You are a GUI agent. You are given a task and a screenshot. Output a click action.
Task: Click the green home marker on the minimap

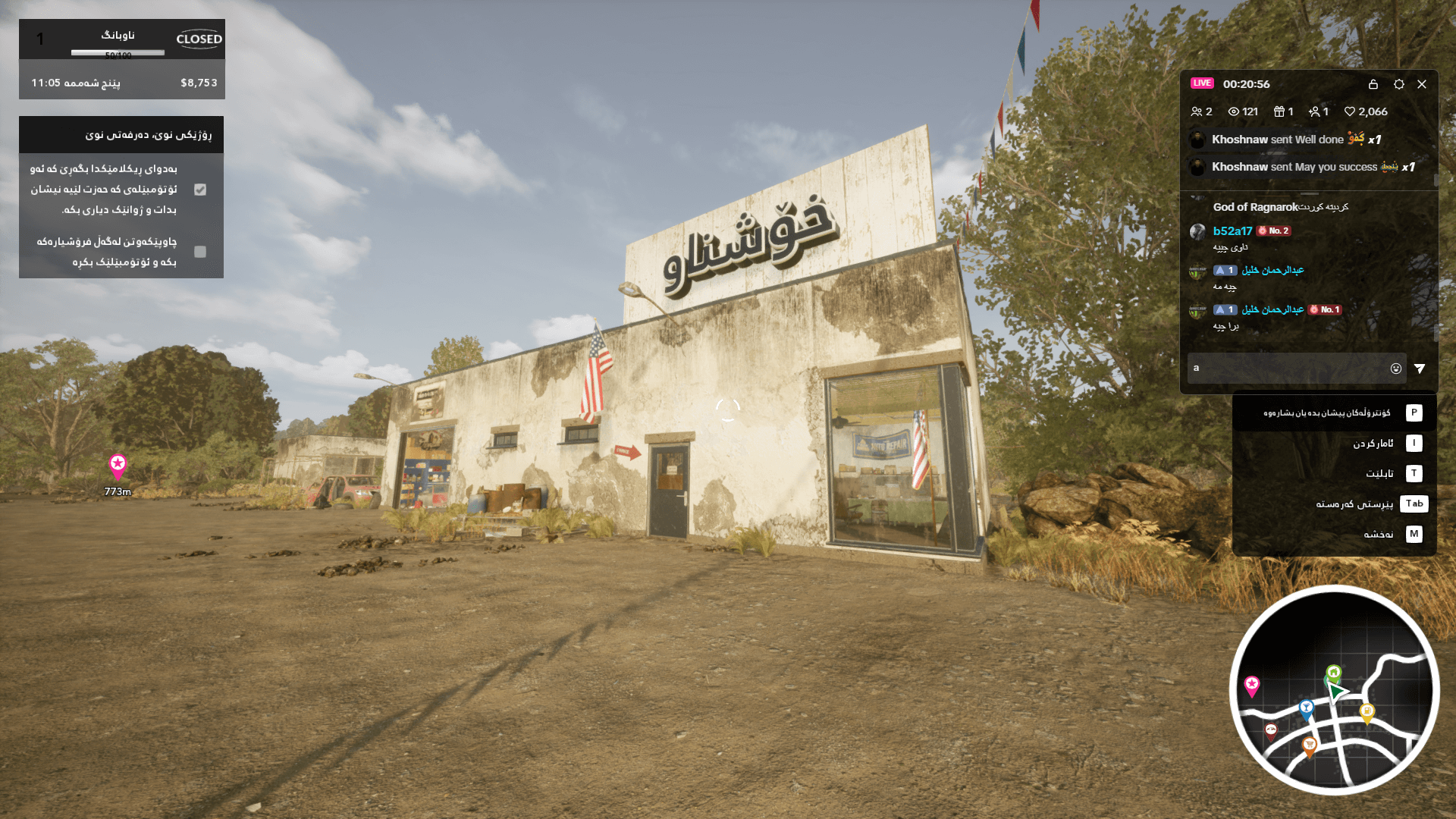(x=1333, y=672)
